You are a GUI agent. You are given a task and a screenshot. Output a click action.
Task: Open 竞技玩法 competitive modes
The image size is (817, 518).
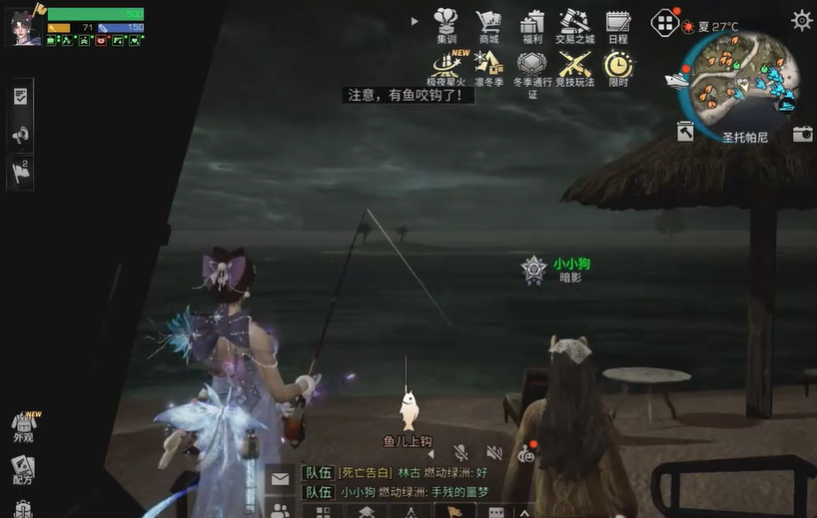[x=575, y=67]
